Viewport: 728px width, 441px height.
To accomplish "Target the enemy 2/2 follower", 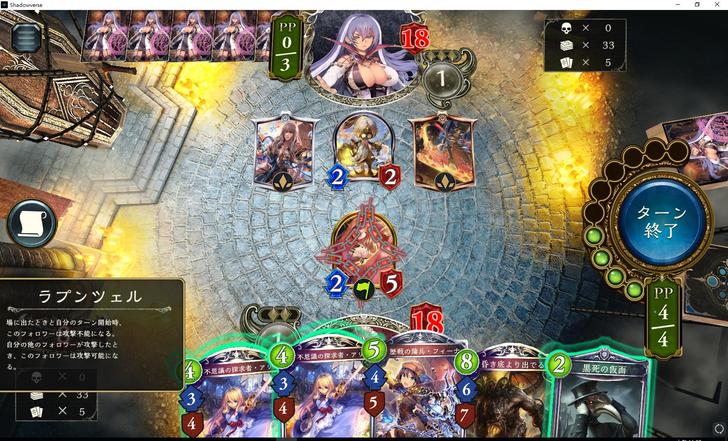I will click(x=363, y=150).
